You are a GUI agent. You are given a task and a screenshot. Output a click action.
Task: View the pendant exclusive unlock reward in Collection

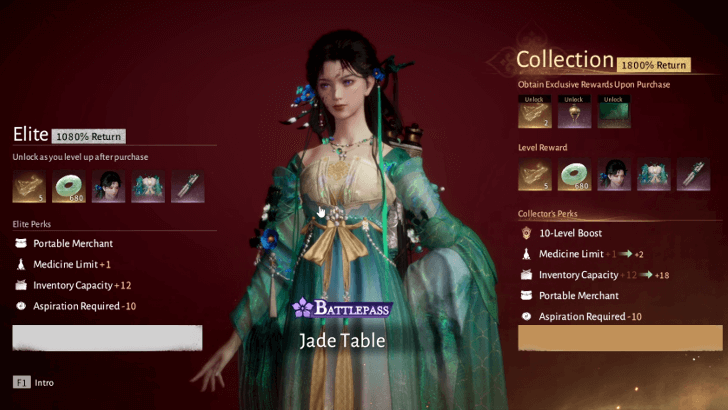coord(574,112)
